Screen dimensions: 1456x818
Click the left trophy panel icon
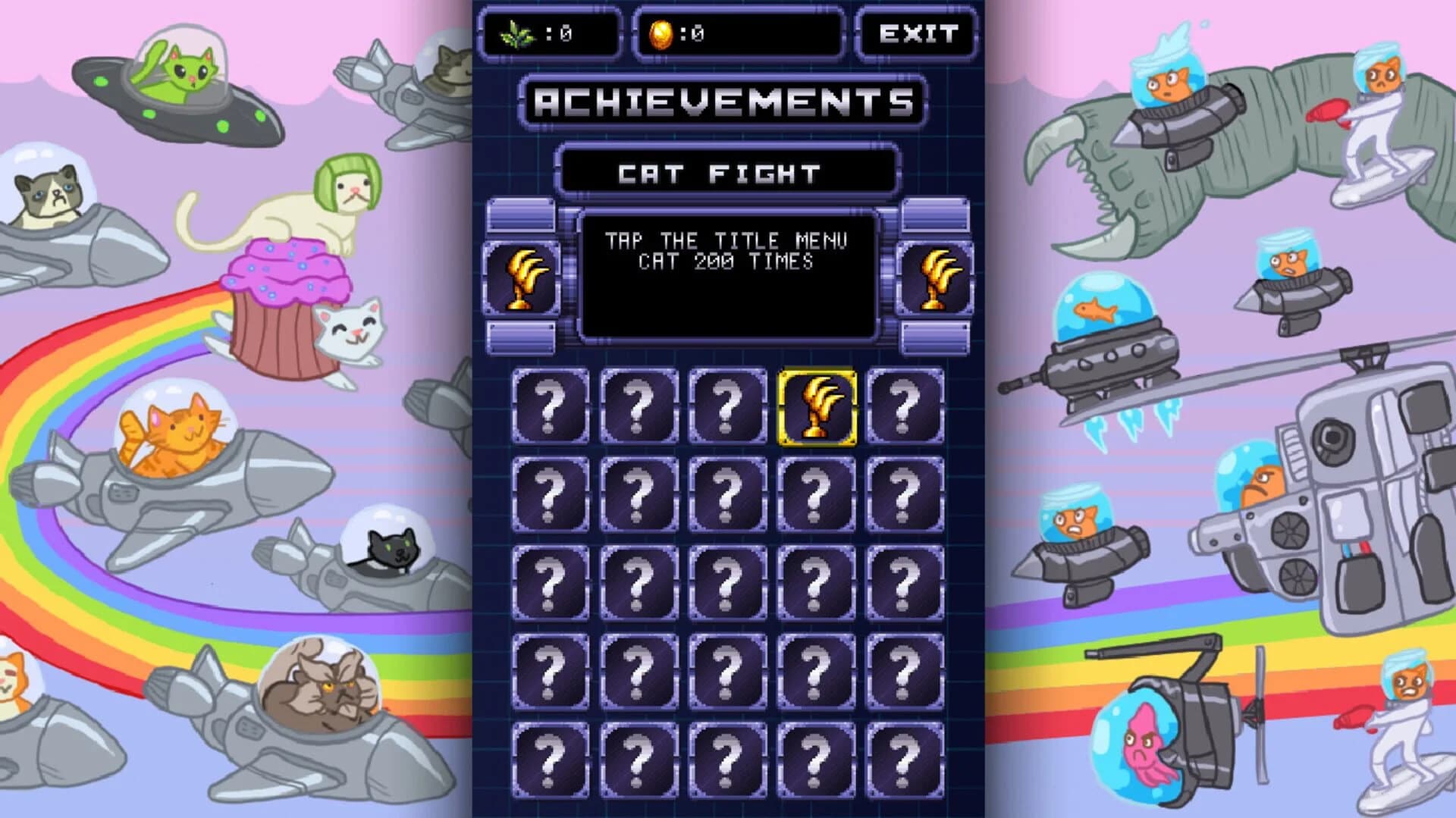[x=523, y=277]
